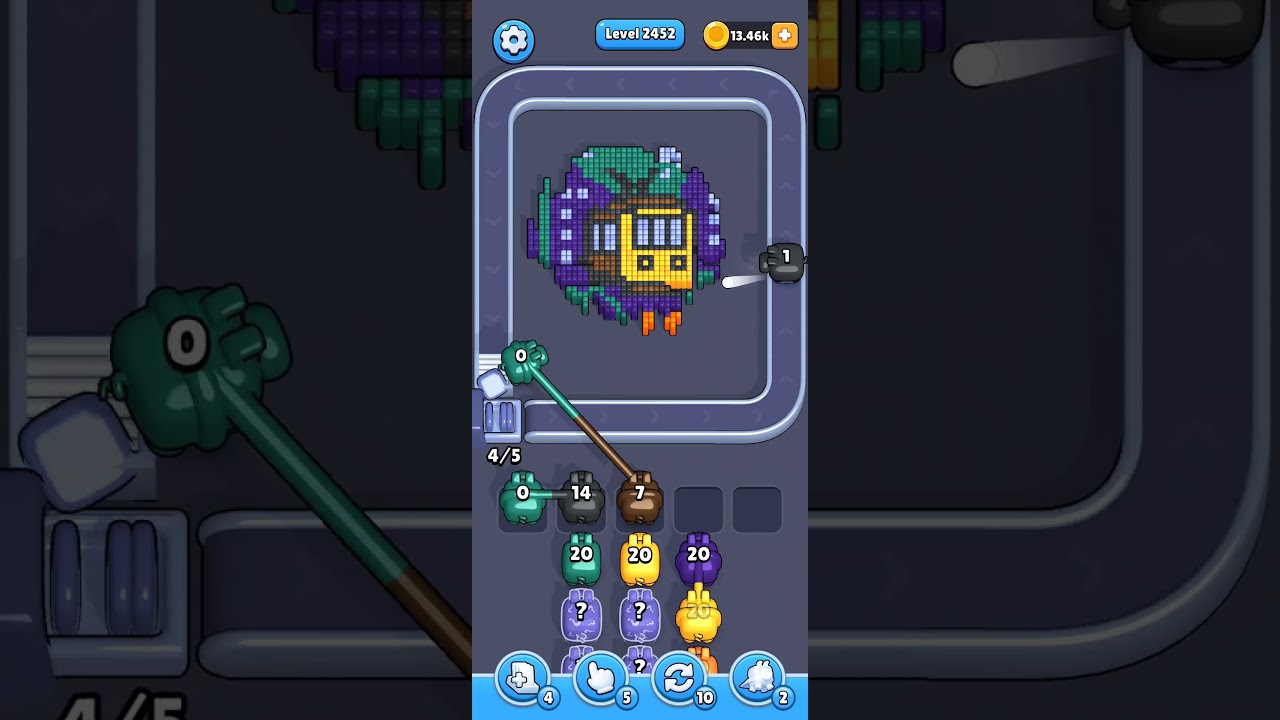
Task: Tap the green brush working above the queue
Action: 522,360
